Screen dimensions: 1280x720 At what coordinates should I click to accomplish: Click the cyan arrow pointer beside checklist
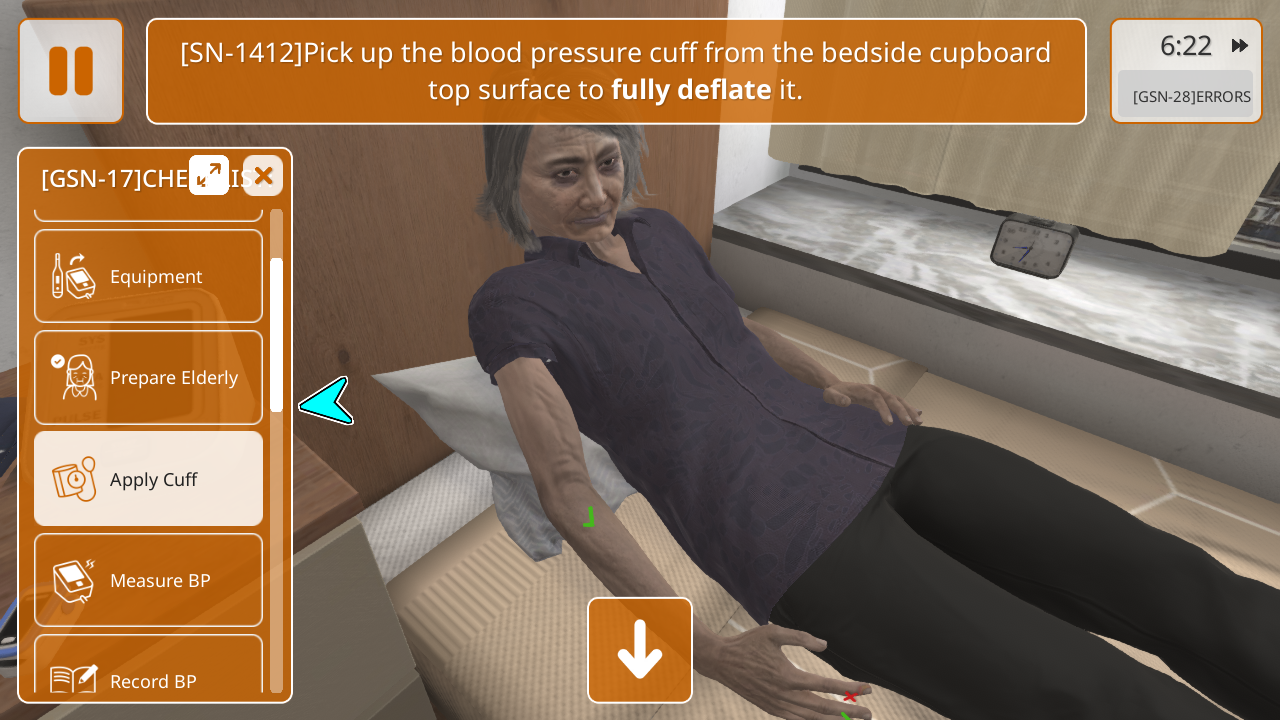[x=326, y=401]
